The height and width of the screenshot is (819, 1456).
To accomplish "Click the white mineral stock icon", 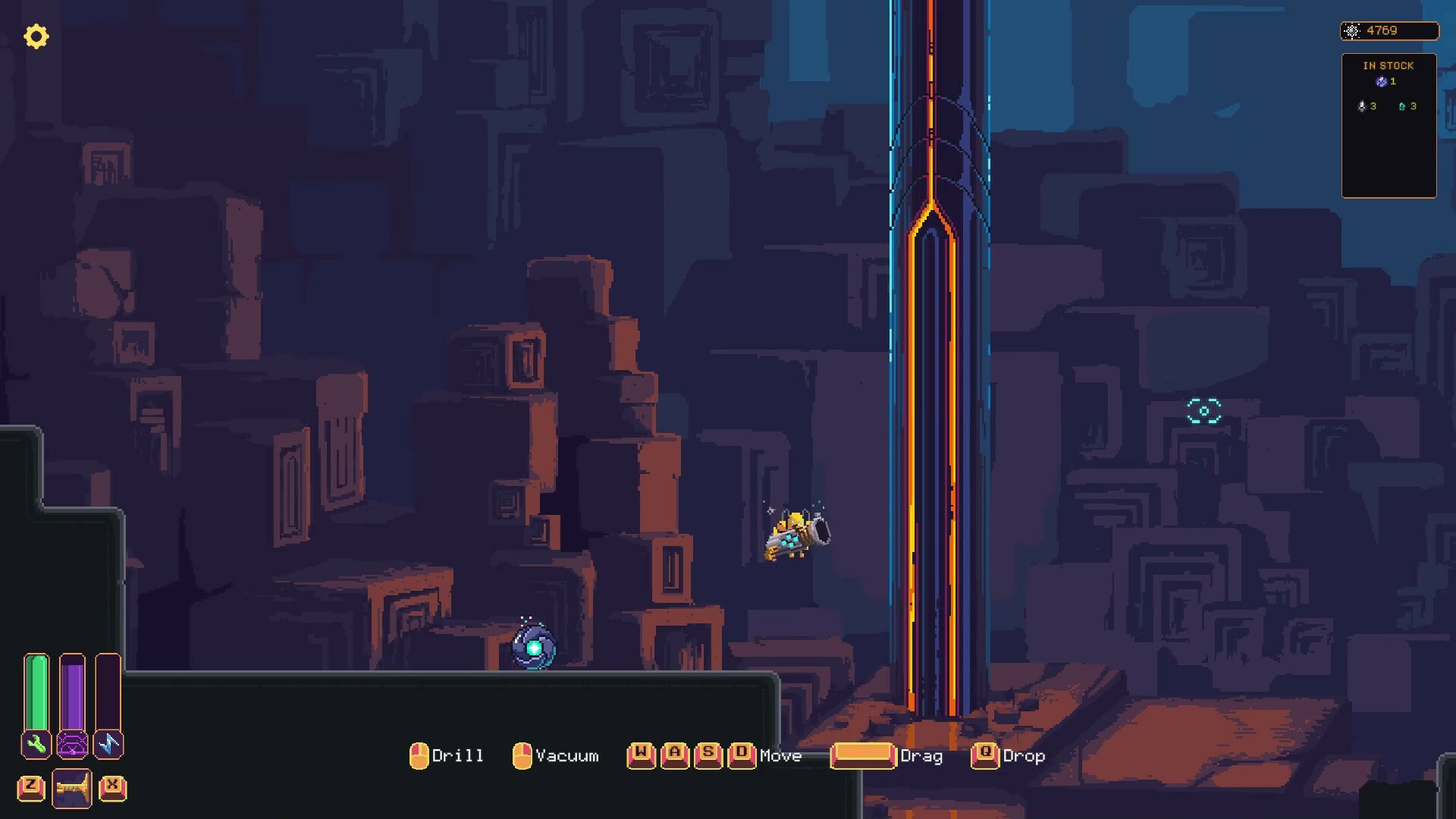I will point(1361,106).
